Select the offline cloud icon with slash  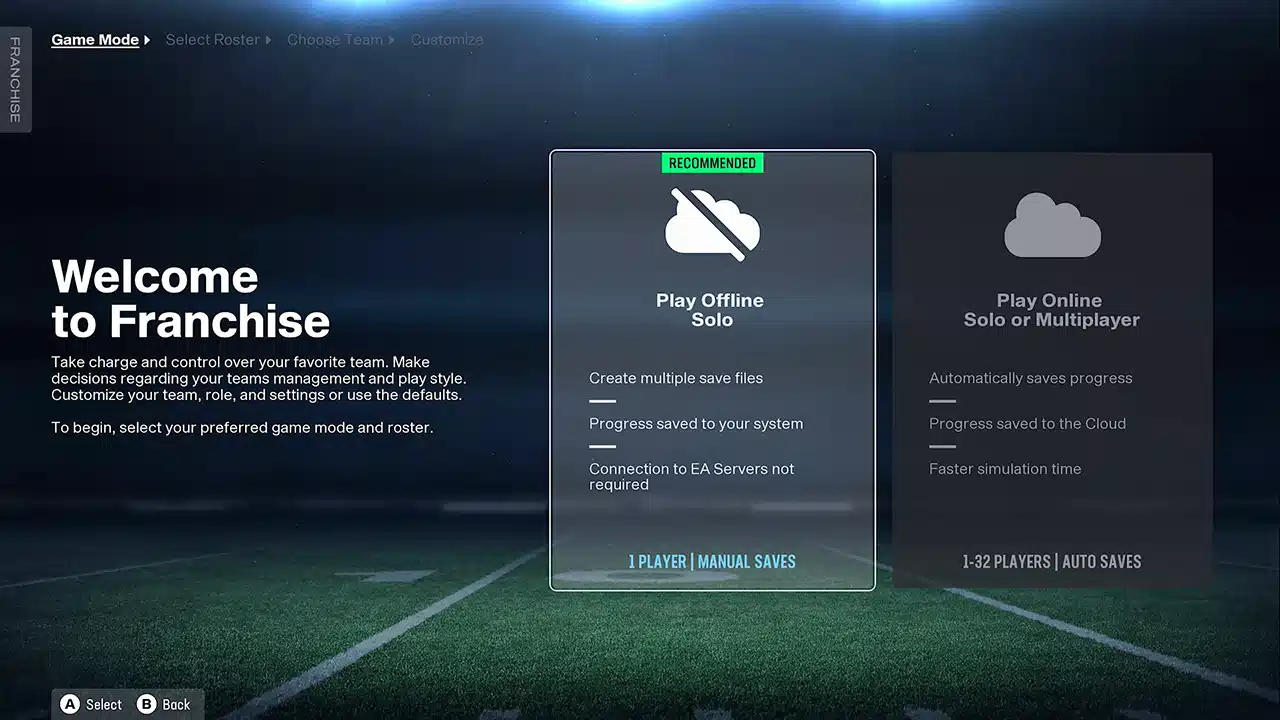point(712,224)
